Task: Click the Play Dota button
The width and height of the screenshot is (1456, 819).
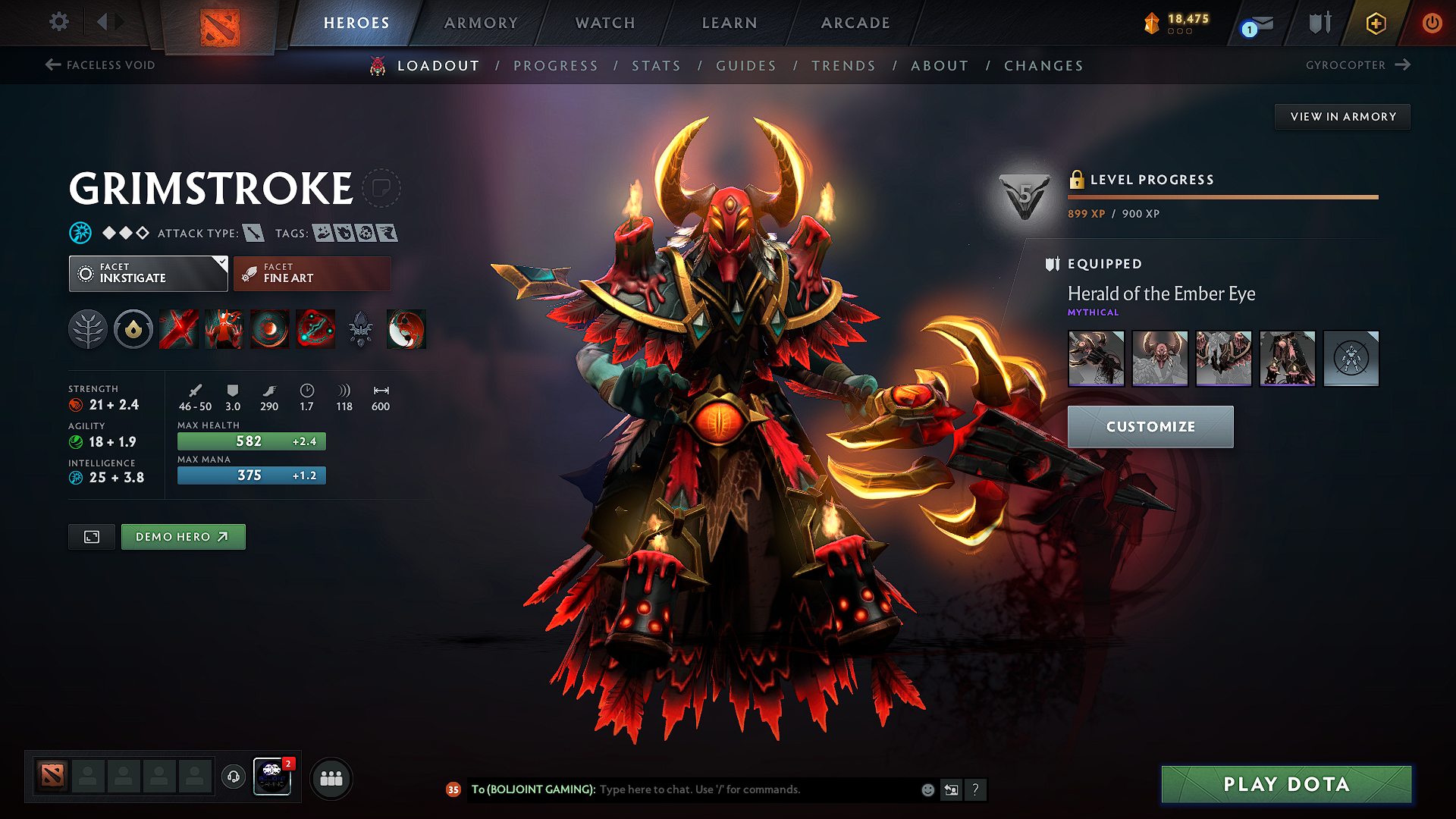Action: pos(1286,784)
